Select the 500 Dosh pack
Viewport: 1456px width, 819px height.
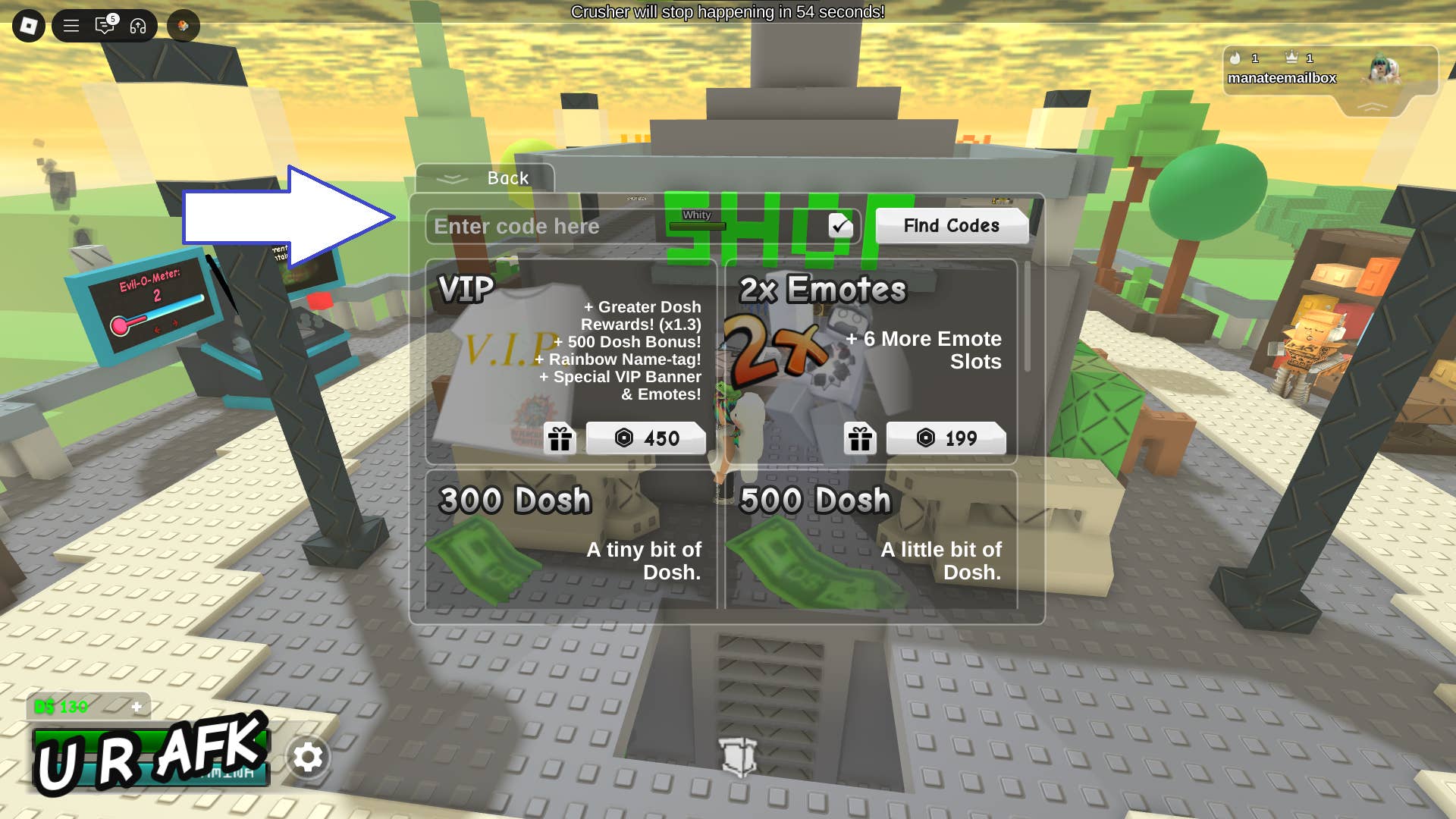point(871,538)
